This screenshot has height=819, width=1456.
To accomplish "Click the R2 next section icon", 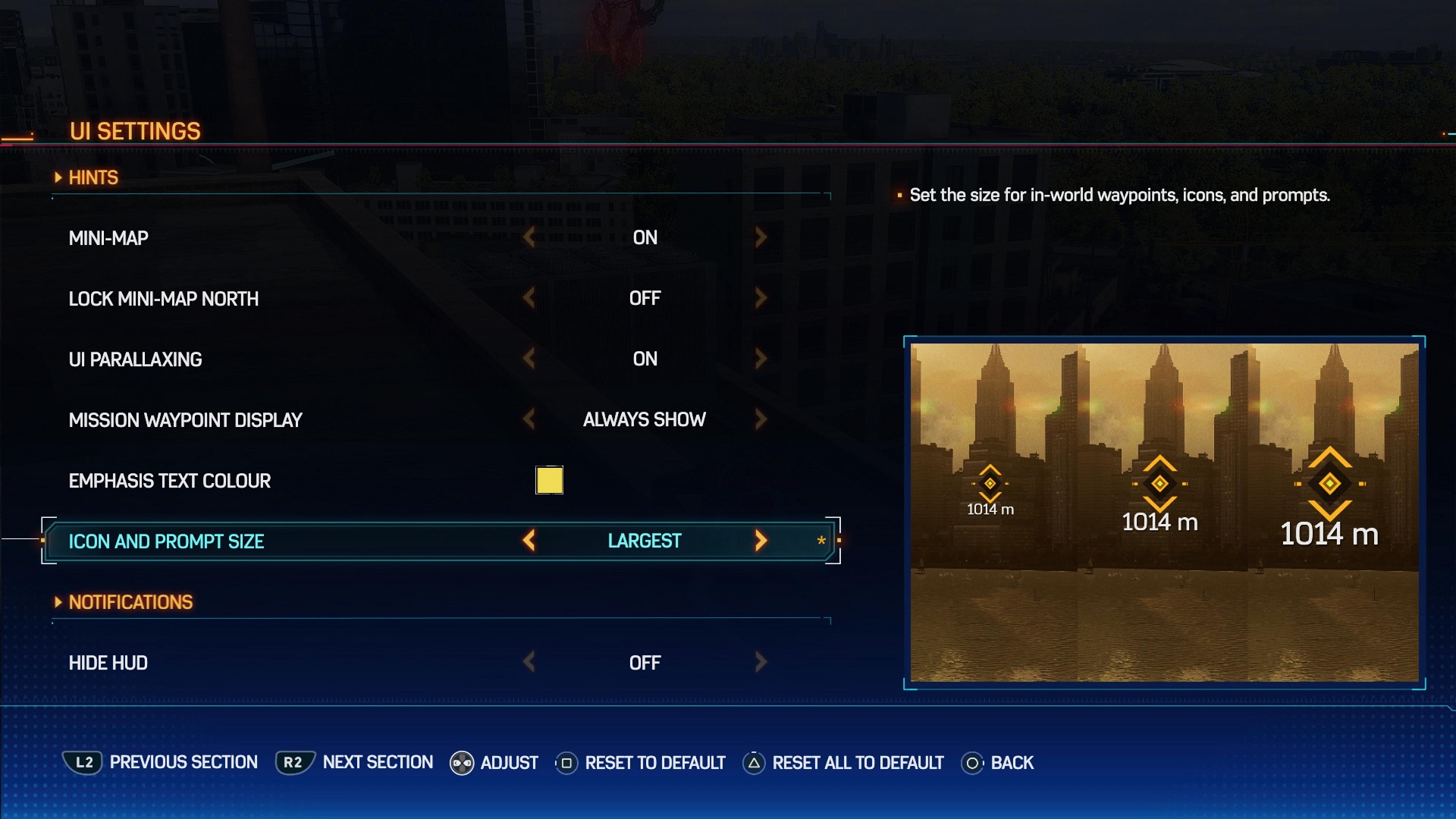I will [294, 763].
